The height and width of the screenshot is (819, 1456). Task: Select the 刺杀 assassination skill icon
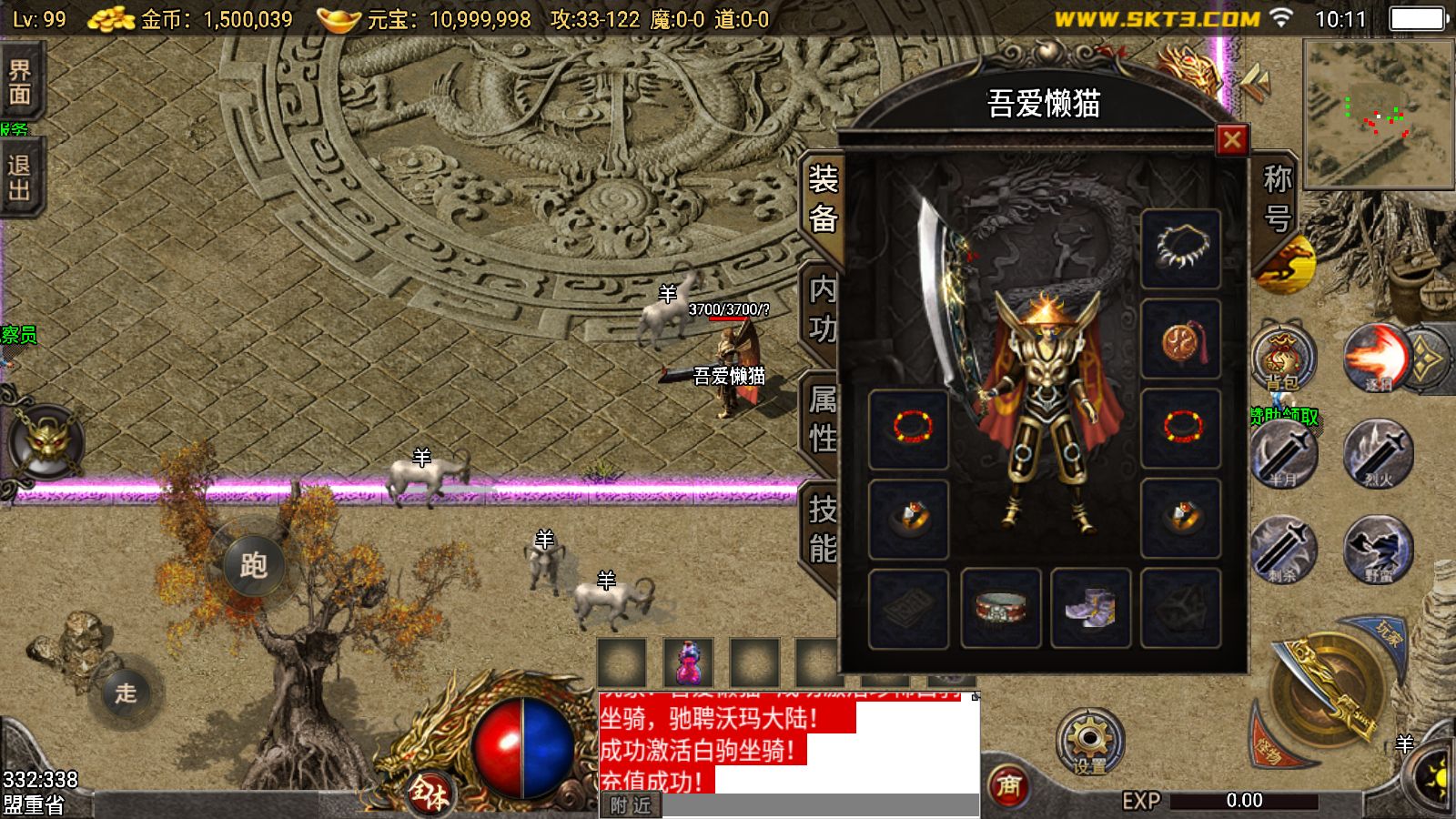(x=1284, y=551)
